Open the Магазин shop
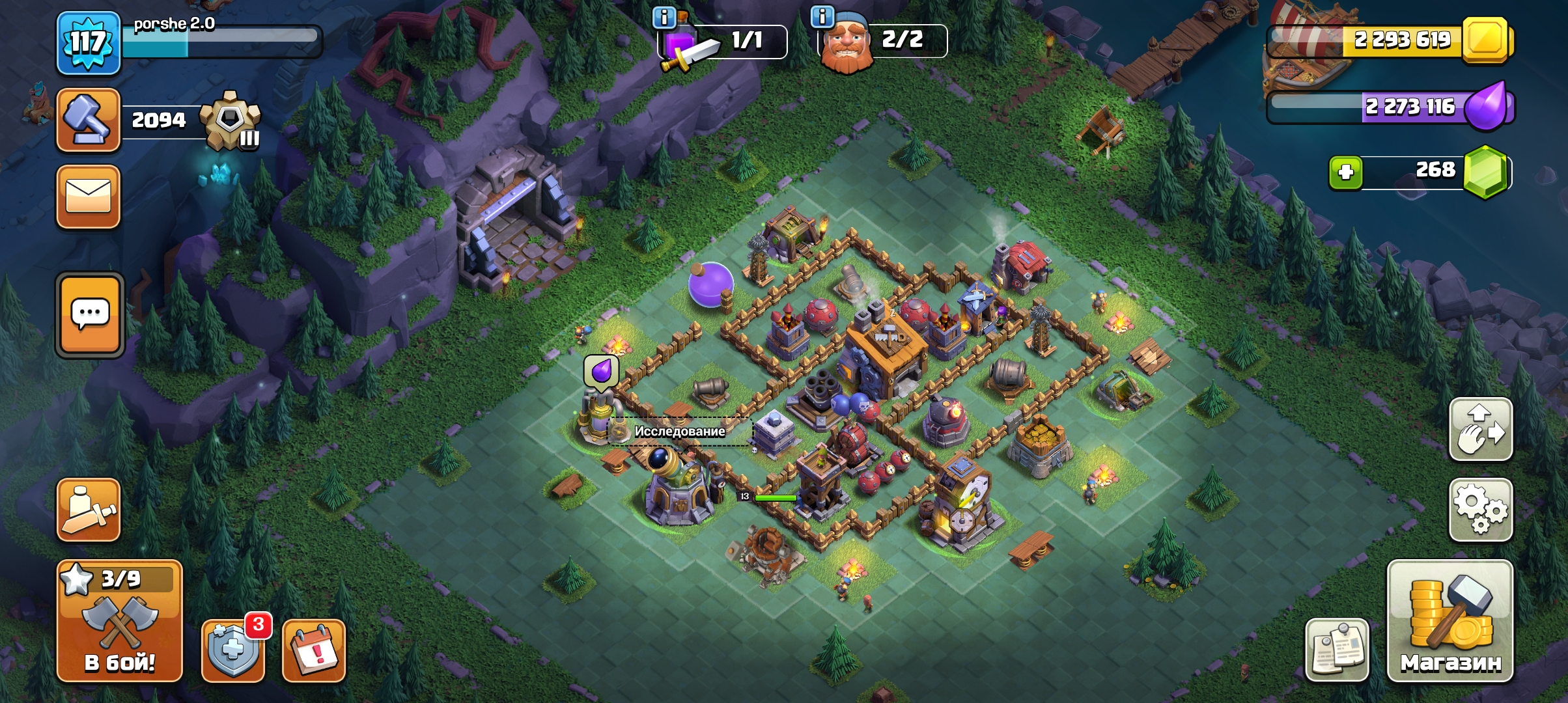The height and width of the screenshot is (703, 1568). point(1450,622)
